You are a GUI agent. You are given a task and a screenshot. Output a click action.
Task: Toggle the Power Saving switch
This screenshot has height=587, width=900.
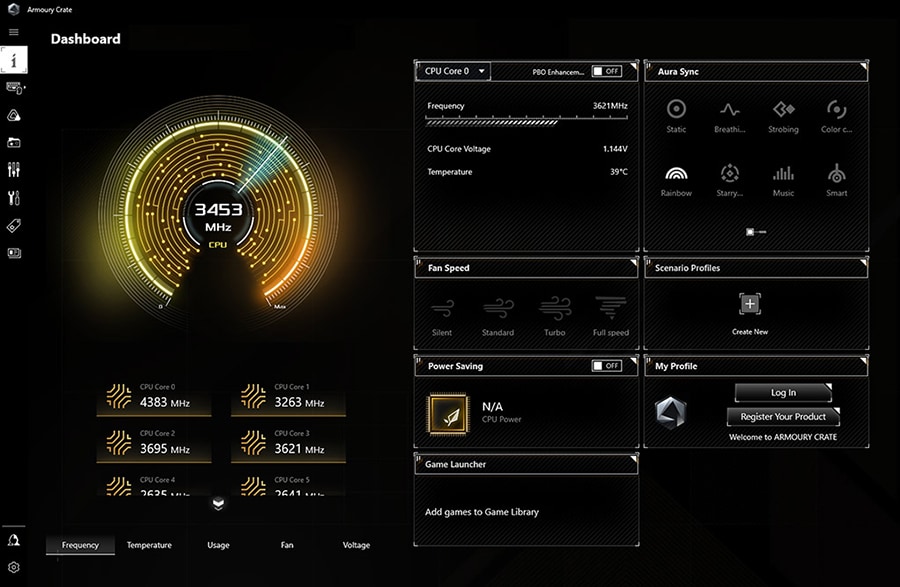(x=606, y=366)
